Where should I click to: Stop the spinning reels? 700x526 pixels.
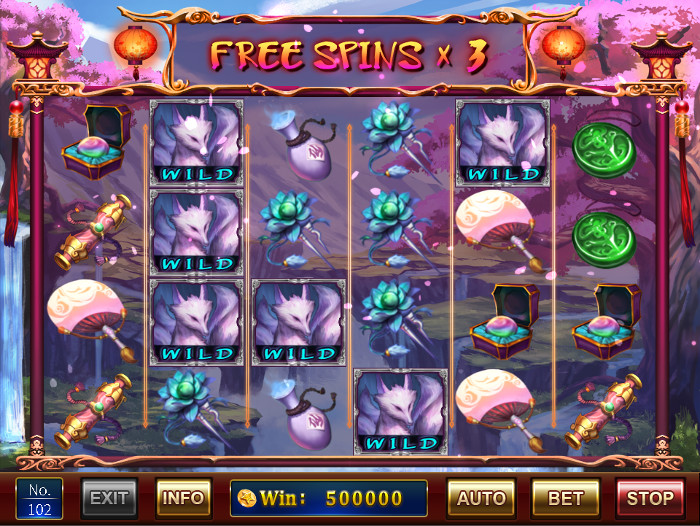[x=650, y=498]
